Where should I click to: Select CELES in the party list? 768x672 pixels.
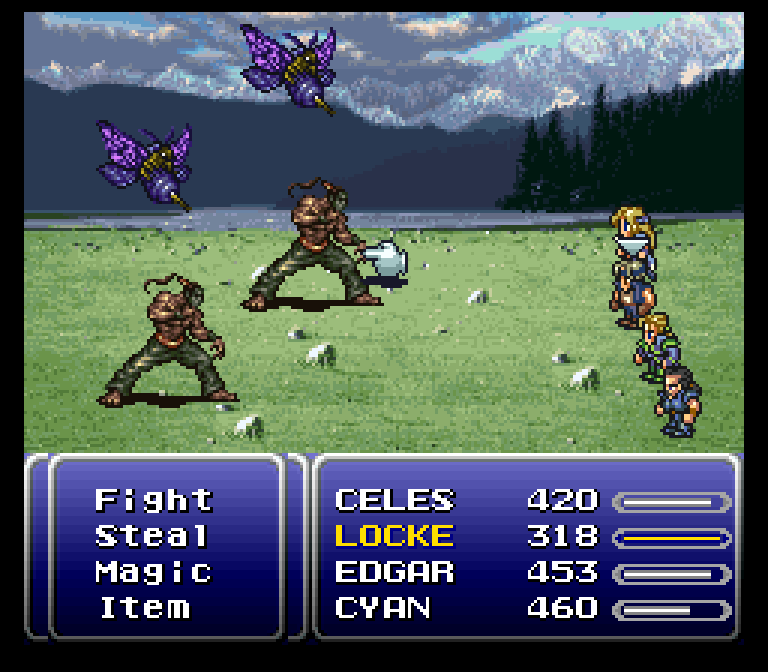click(394, 500)
